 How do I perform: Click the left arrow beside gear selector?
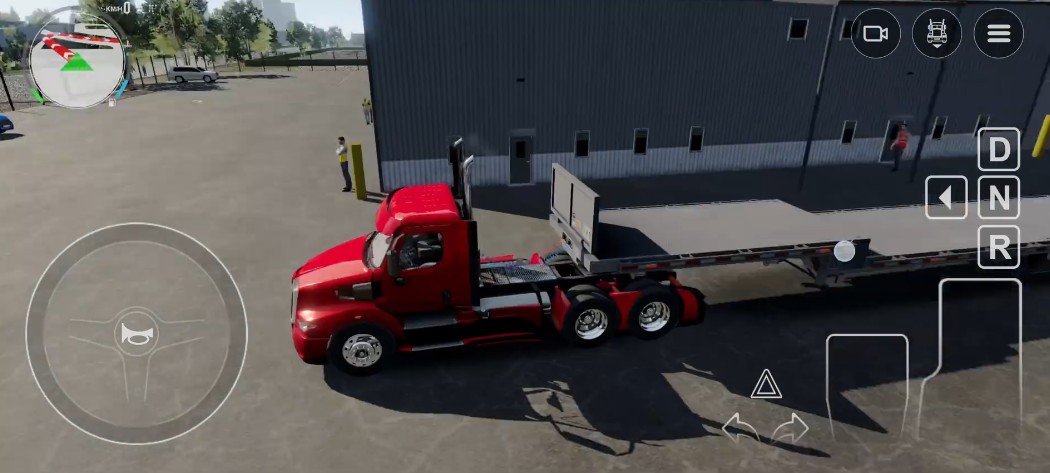[x=946, y=198]
